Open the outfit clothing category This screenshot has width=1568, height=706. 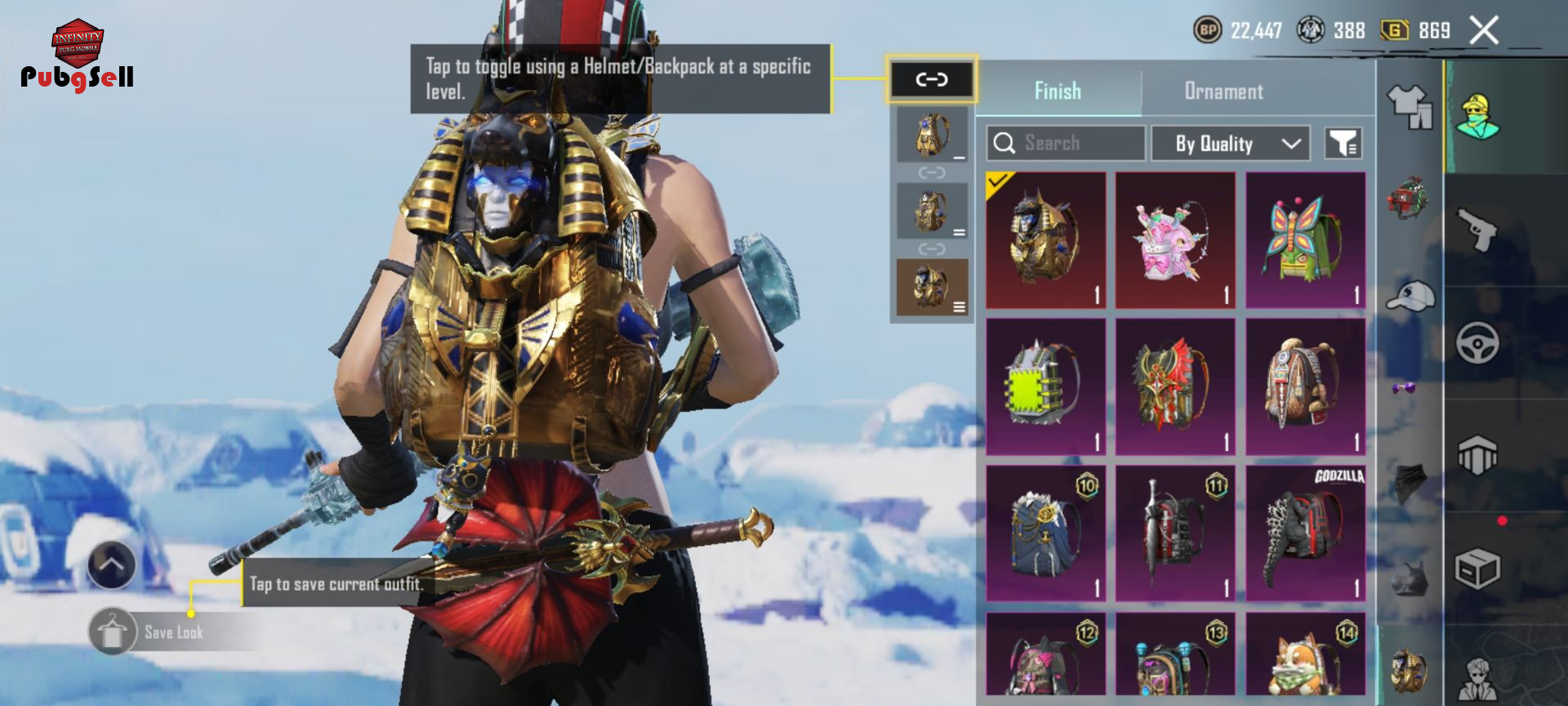coord(1410,106)
